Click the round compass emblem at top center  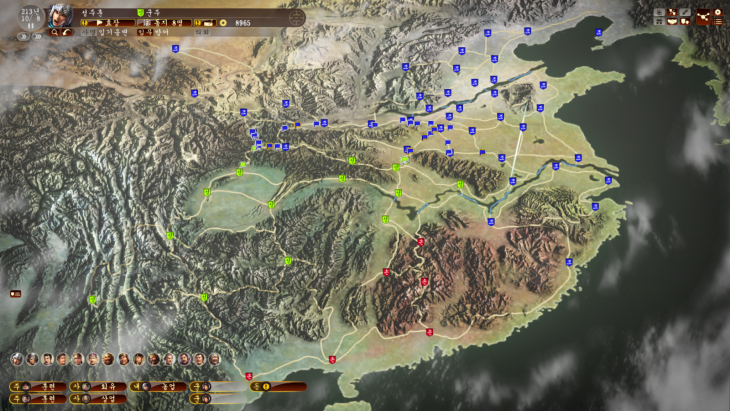297,18
